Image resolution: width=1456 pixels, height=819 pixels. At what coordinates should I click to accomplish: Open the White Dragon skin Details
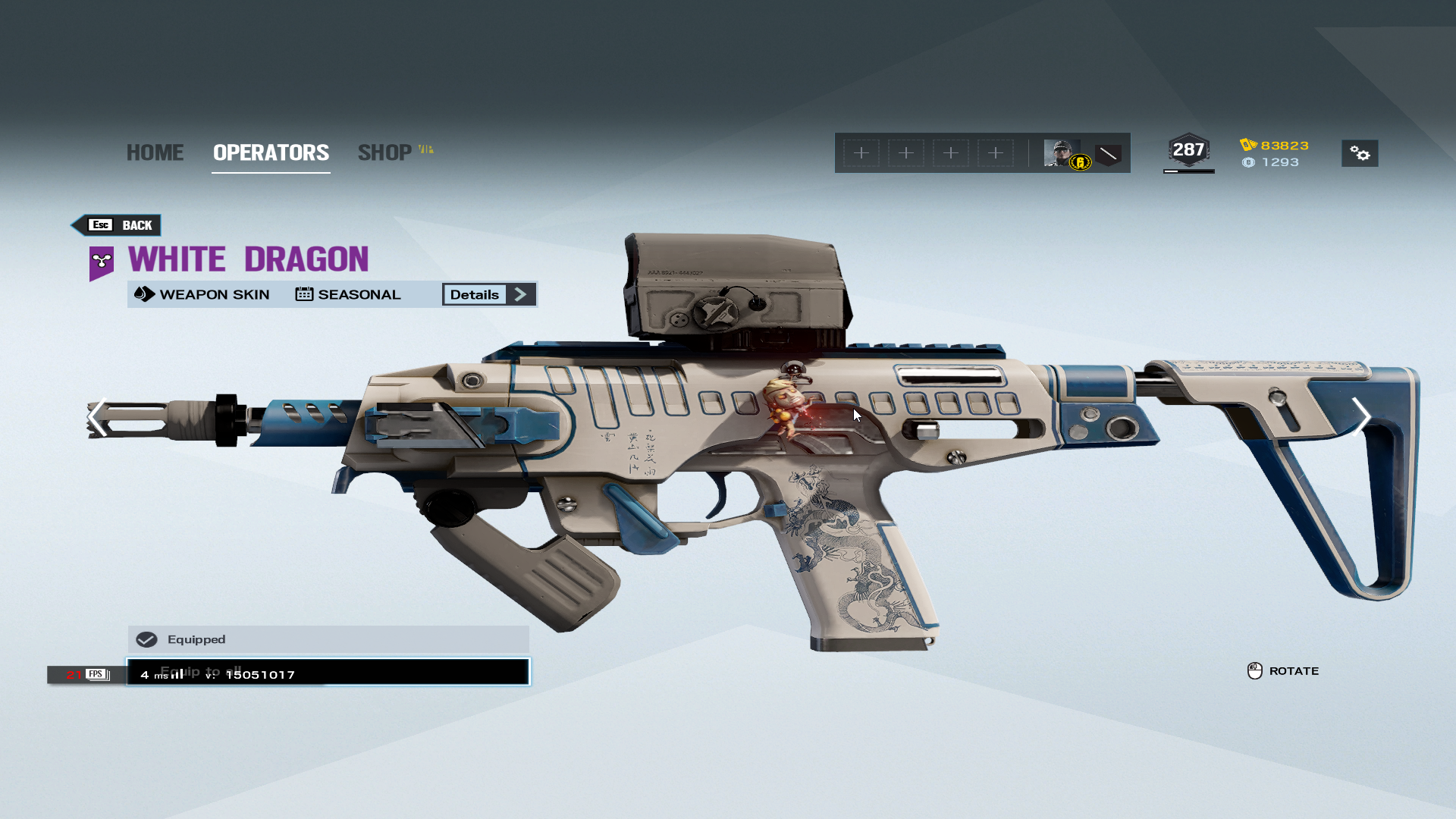coord(489,295)
